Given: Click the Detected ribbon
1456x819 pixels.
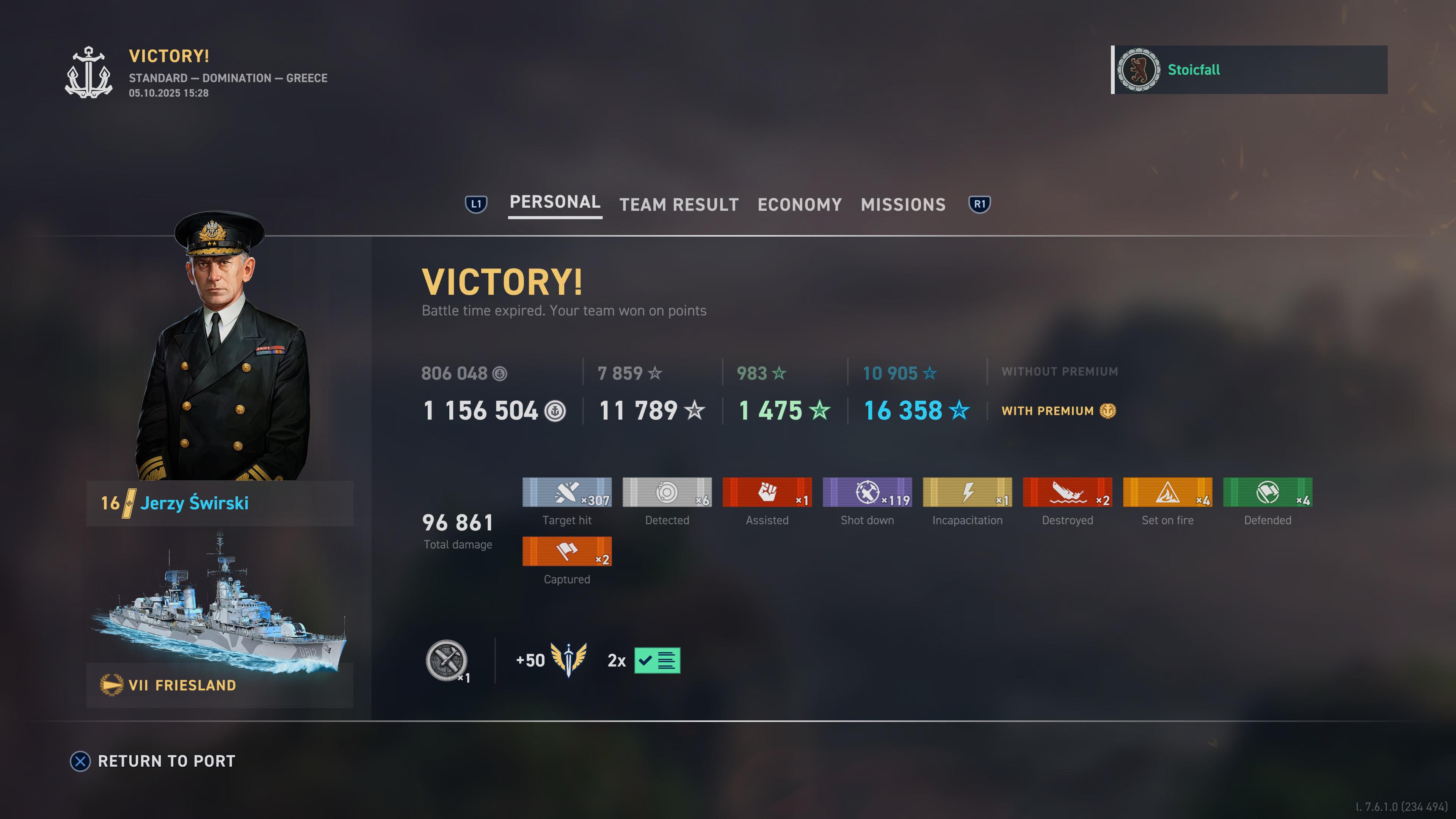Looking at the screenshot, I should [x=667, y=492].
